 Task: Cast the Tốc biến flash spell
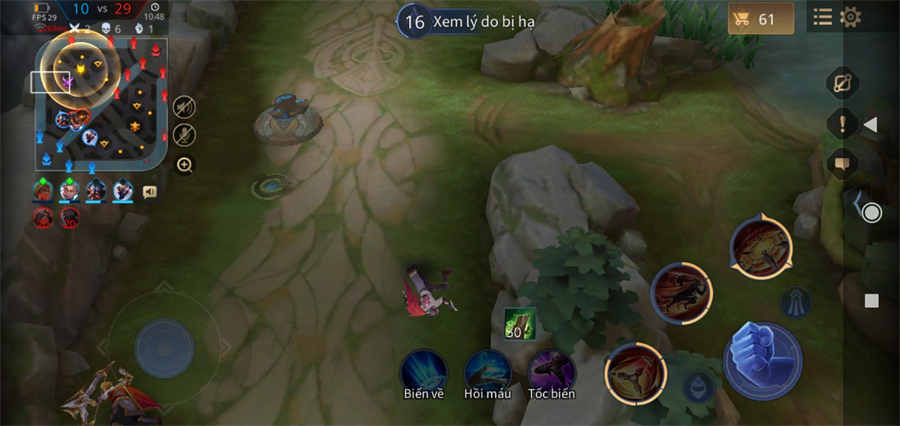(551, 371)
